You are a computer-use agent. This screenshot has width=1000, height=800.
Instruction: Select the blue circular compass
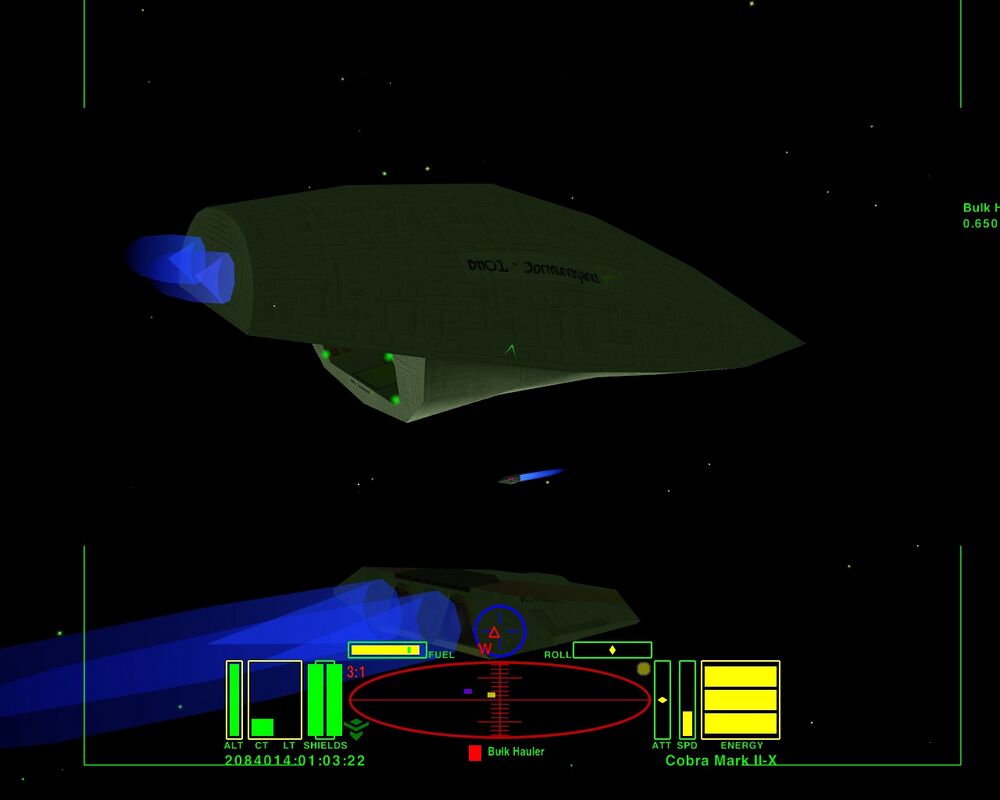[499, 632]
